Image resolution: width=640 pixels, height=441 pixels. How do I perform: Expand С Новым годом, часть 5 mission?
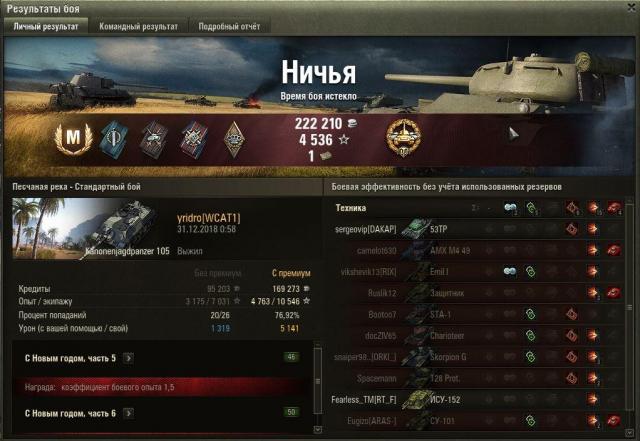pos(128,357)
